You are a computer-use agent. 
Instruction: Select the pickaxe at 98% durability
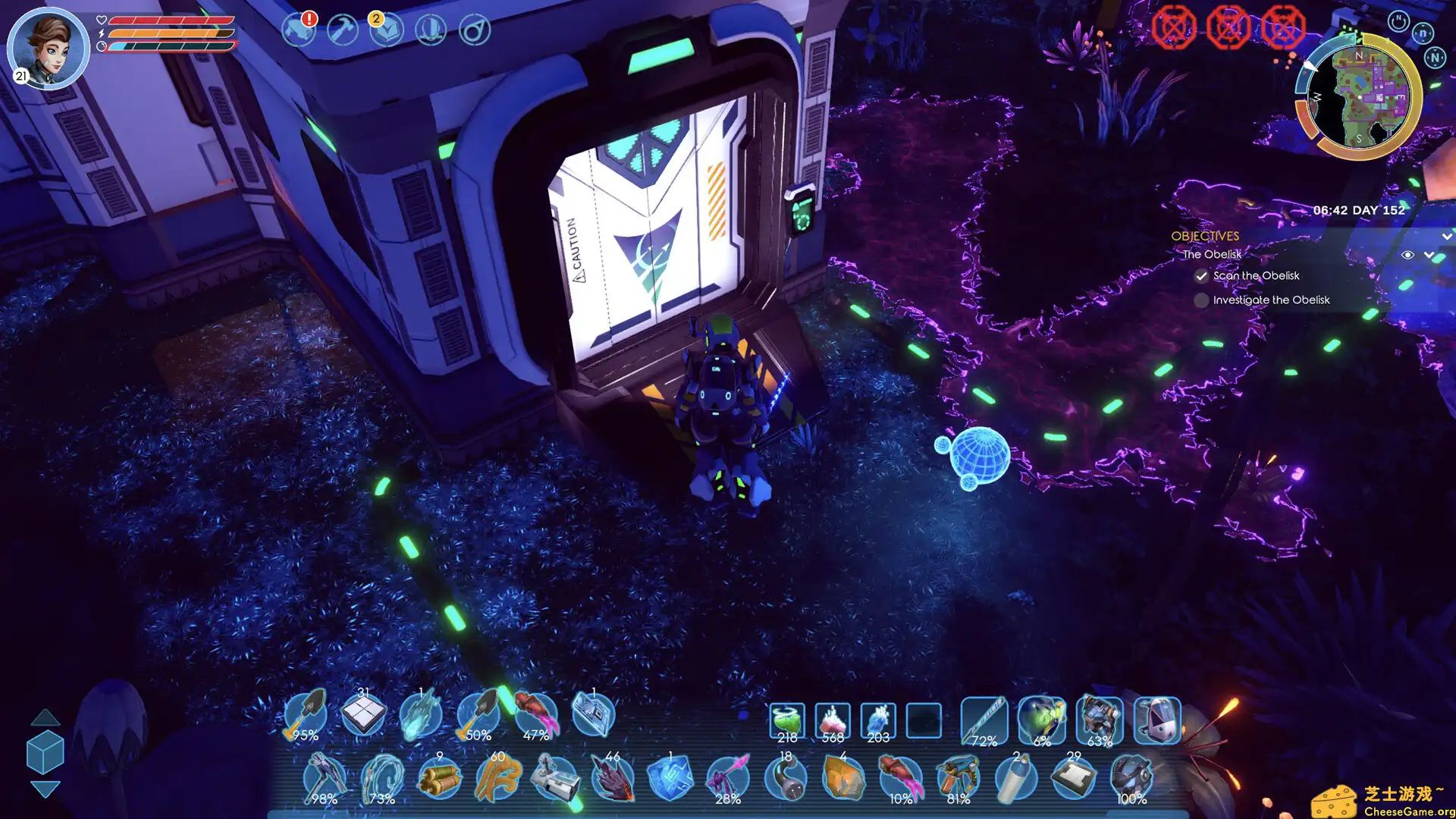[325, 778]
